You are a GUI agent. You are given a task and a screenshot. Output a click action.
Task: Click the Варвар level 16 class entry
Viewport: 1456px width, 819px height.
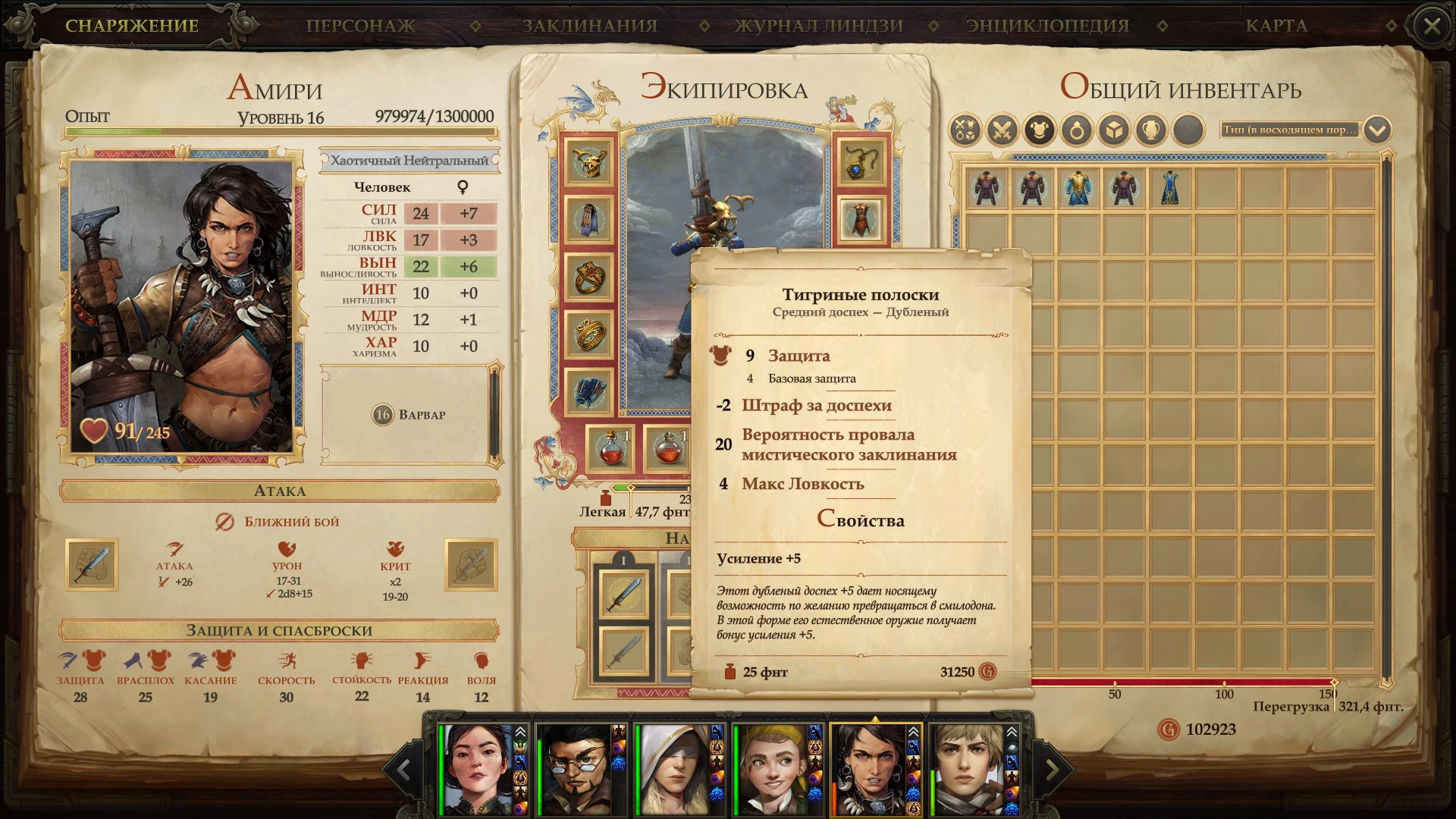click(409, 415)
